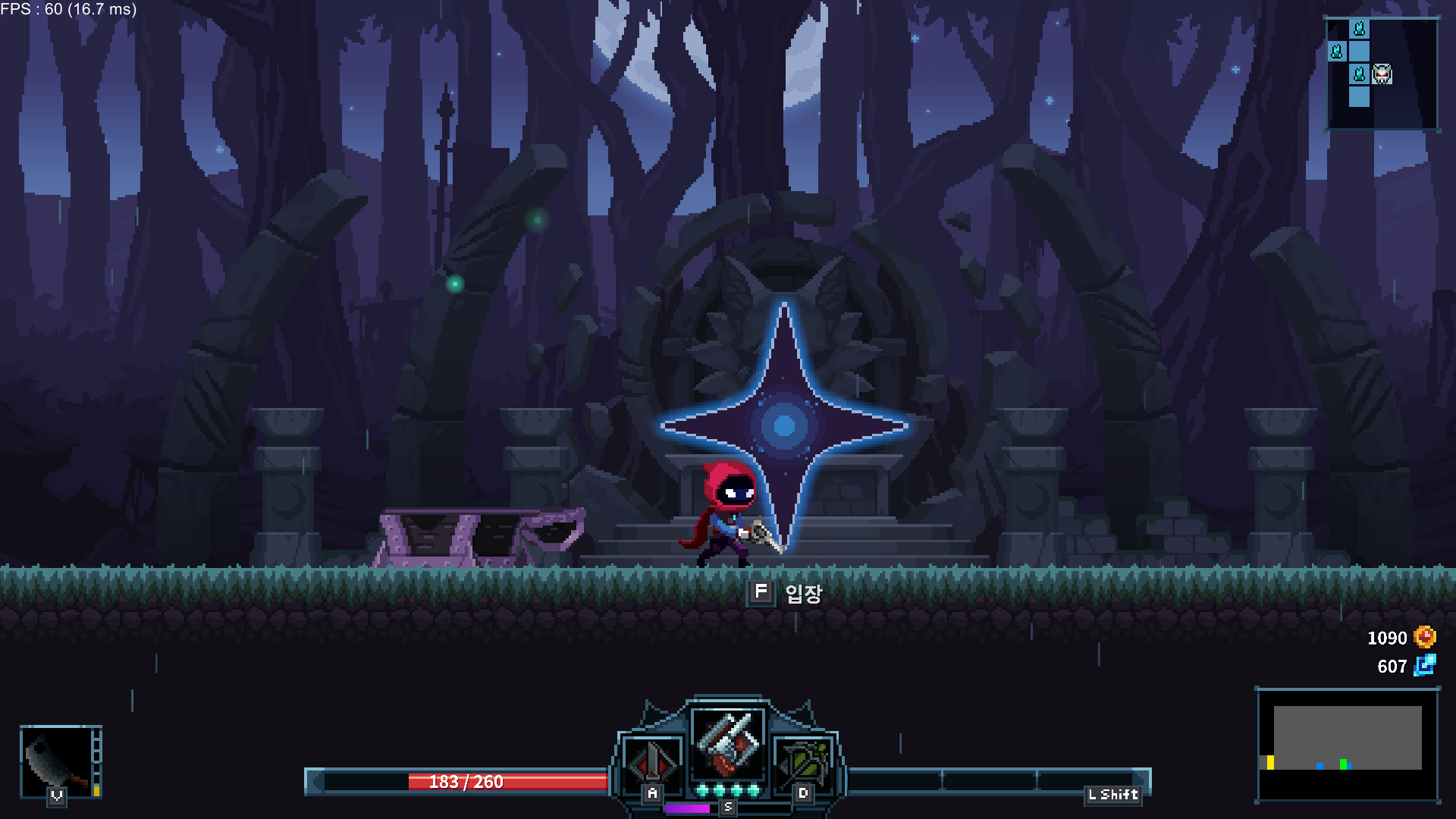The height and width of the screenshot is (819, 1456).
Task: Select the skull boss room marker
Action: (x=1382, y=74)
